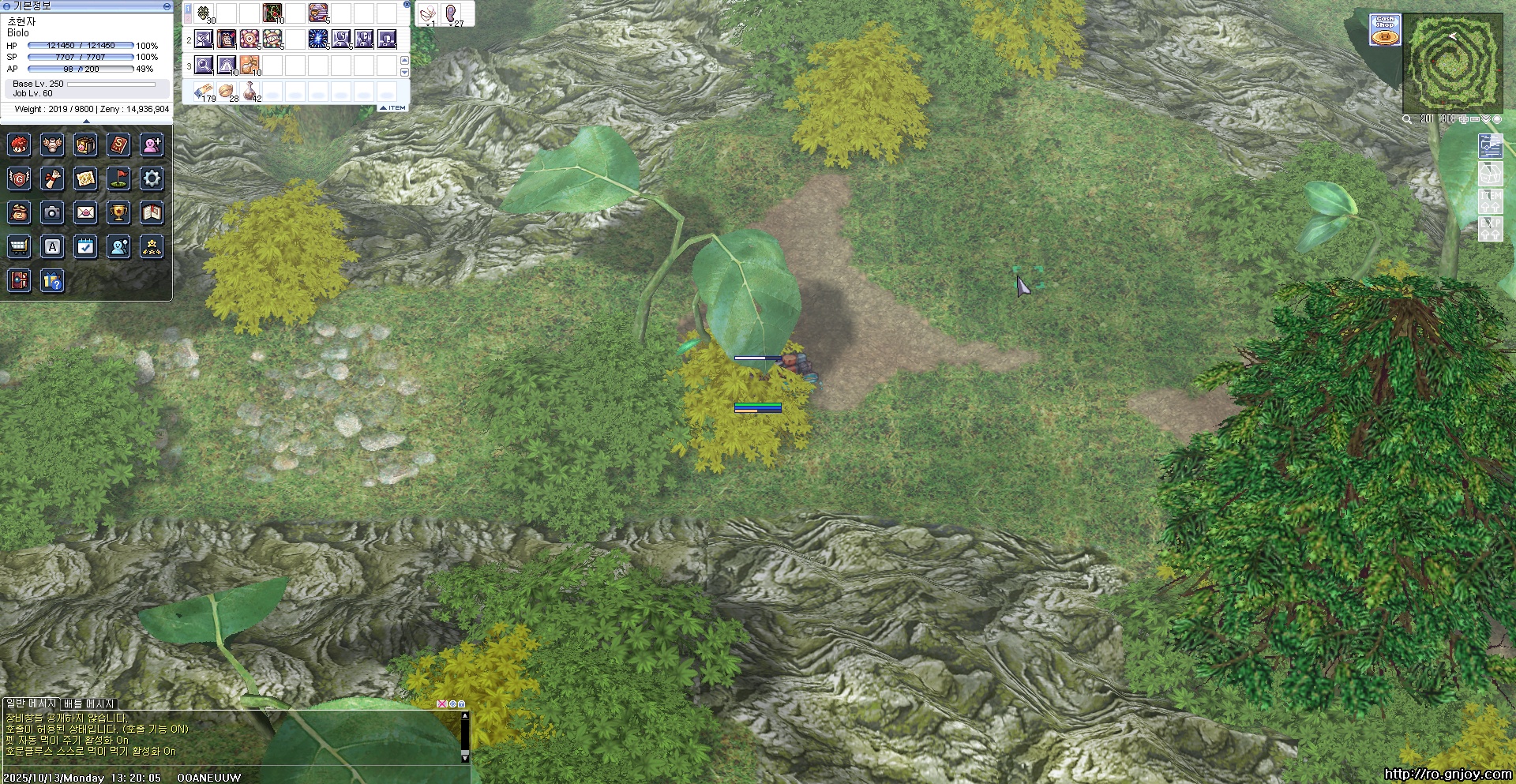Zoom out the minimap with minus button
The width and height of the screenshot is (1516, 784).
click(1474, 119)
